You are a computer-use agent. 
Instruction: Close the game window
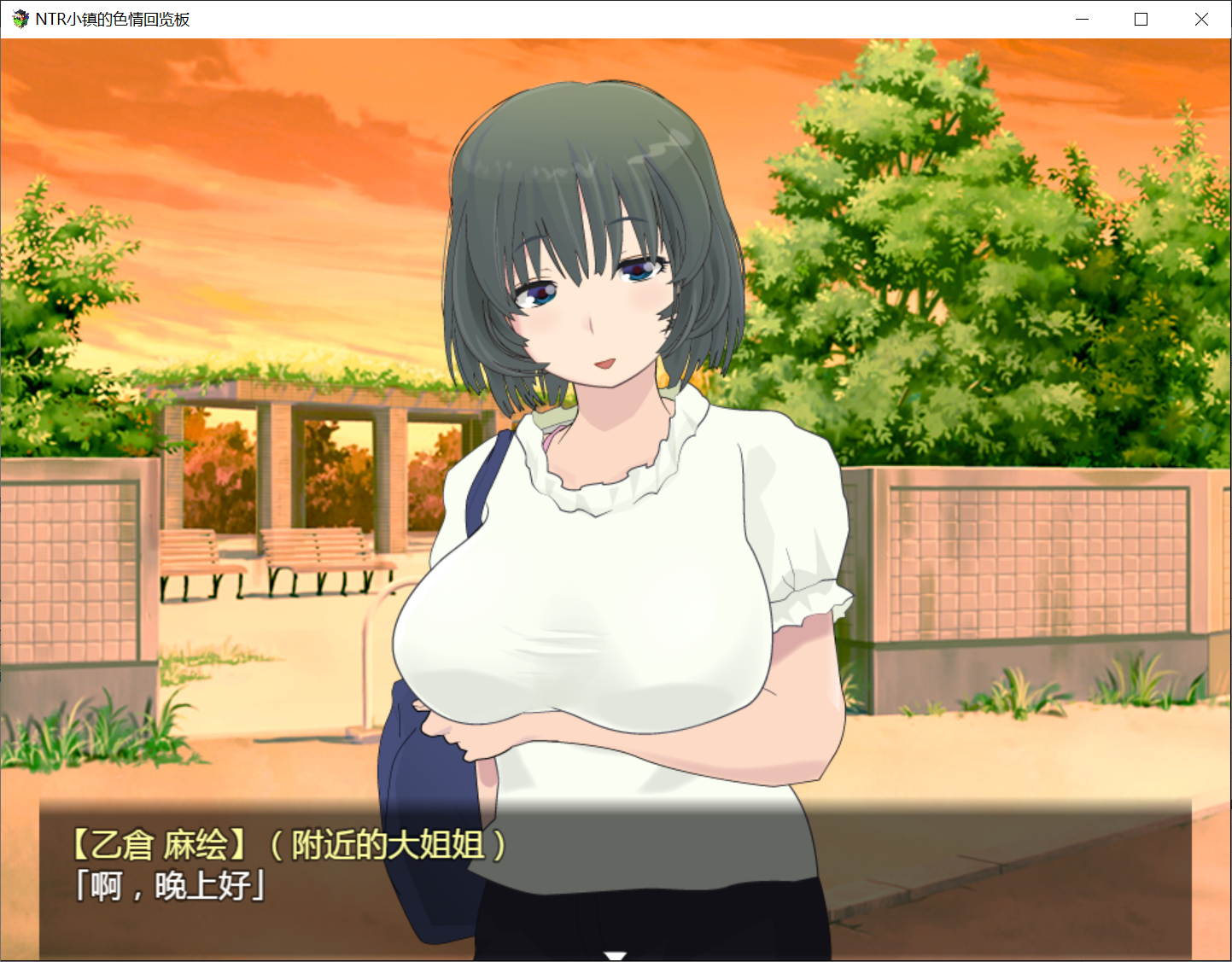(1201, 18)
